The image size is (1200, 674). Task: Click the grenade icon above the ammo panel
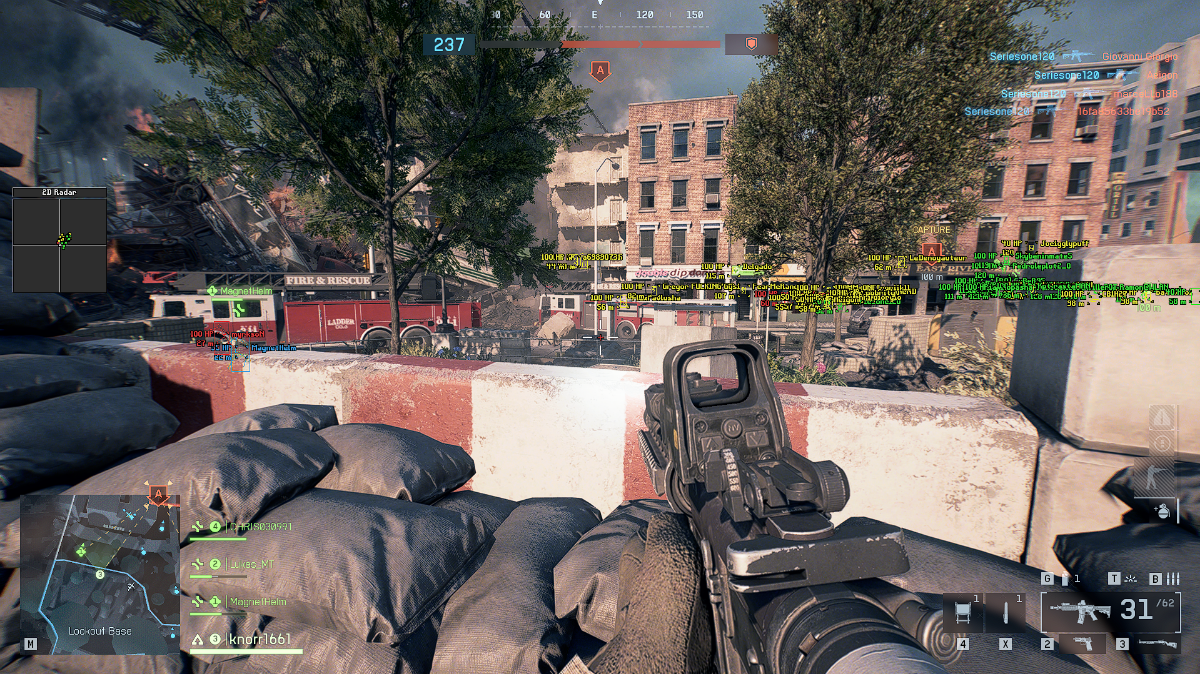tap(1161, 508)
